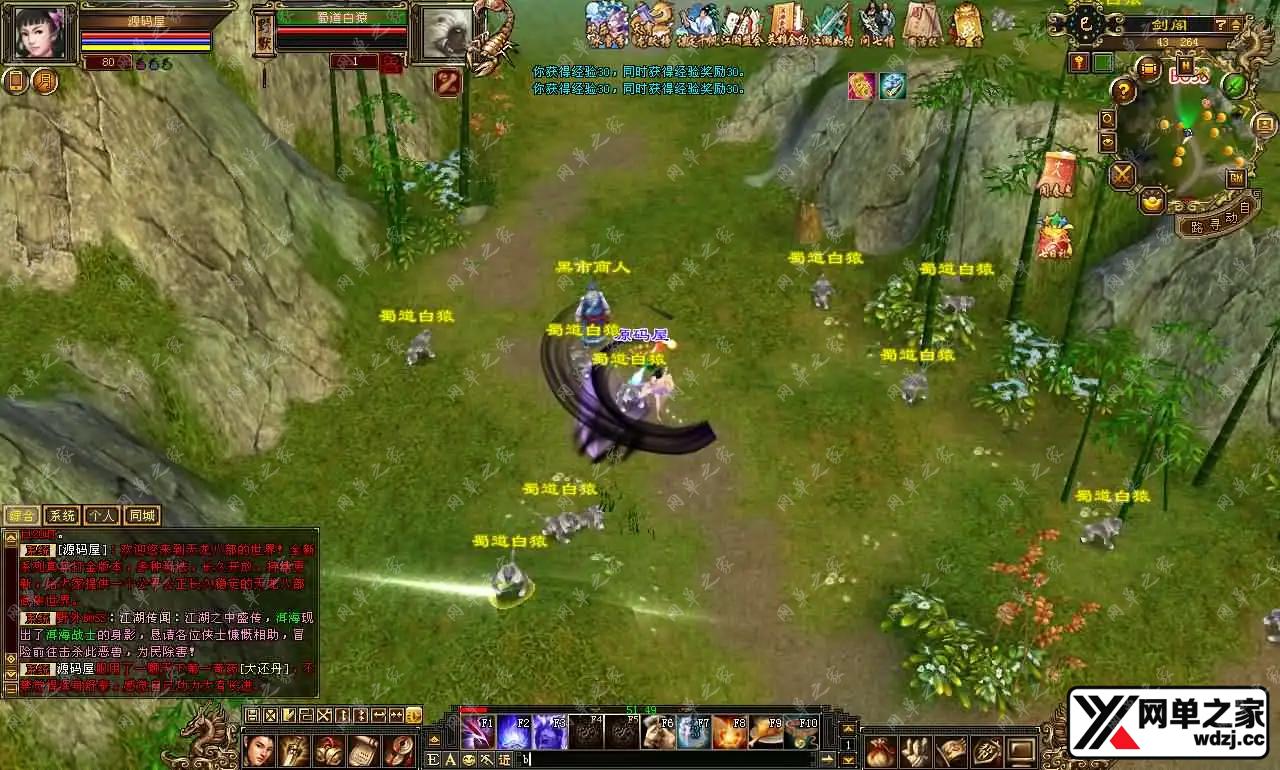Select the white ape target portrait
This screenshot has width=1280, height=770.
(x=441, y=34)
